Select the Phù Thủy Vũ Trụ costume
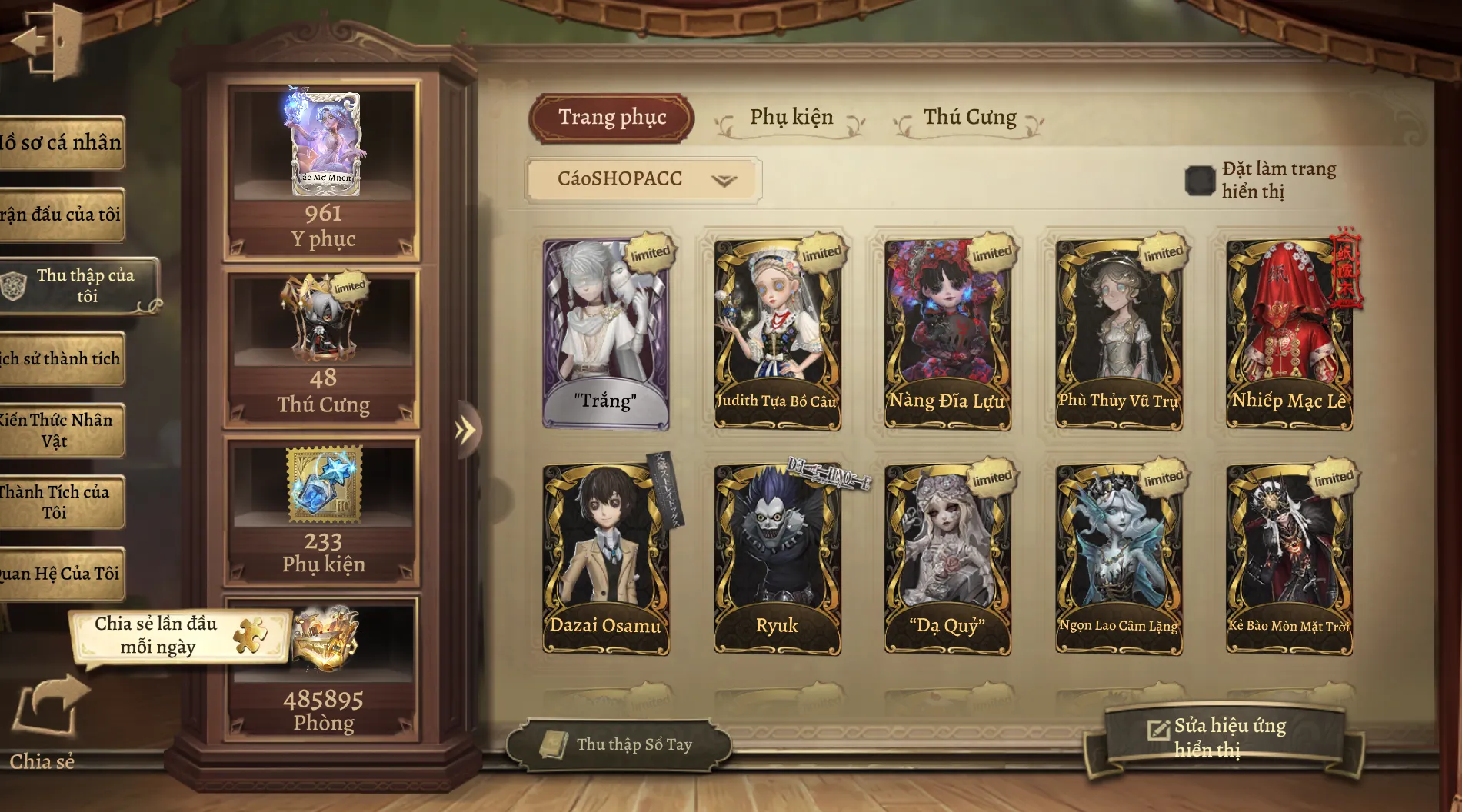 [x=1118, y=333]
